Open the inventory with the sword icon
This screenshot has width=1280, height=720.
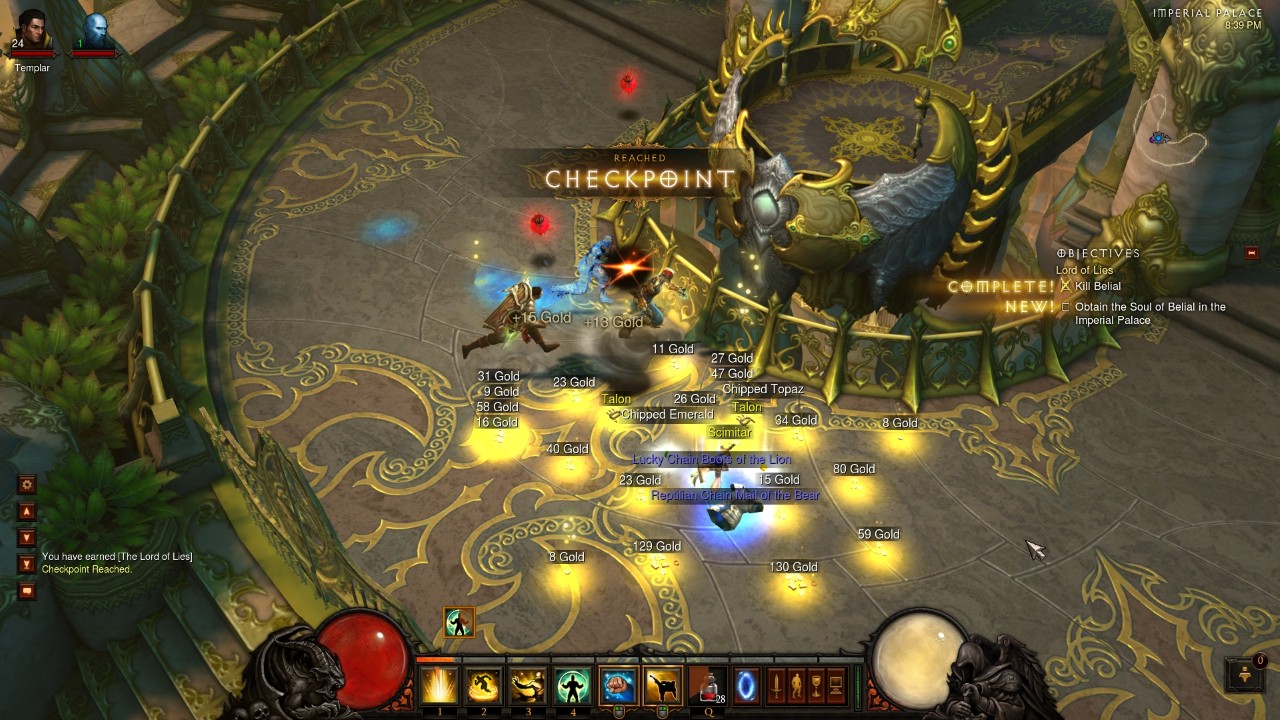click(x=776, y=686)
